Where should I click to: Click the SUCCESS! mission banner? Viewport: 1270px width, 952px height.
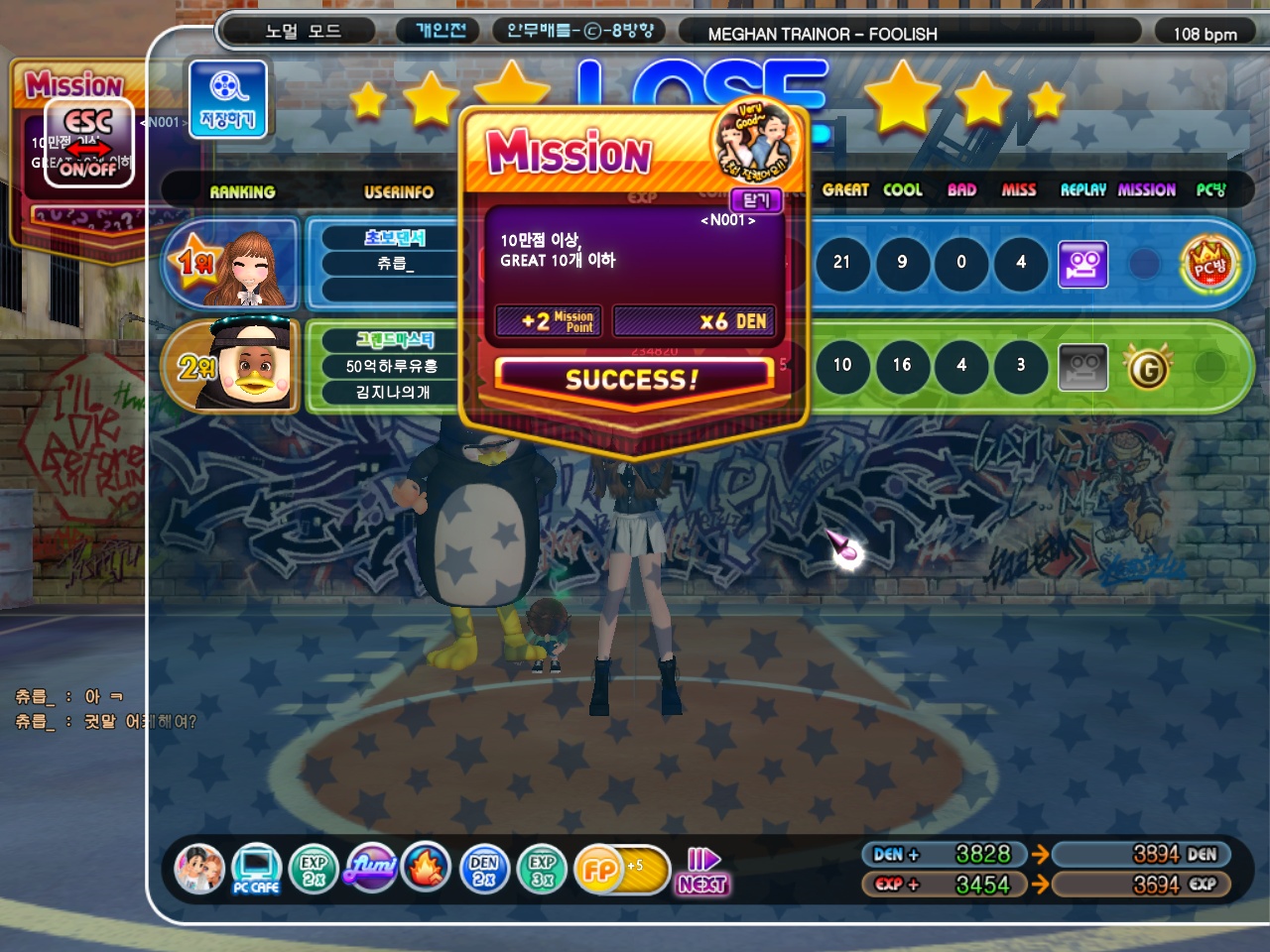(632, 380)
